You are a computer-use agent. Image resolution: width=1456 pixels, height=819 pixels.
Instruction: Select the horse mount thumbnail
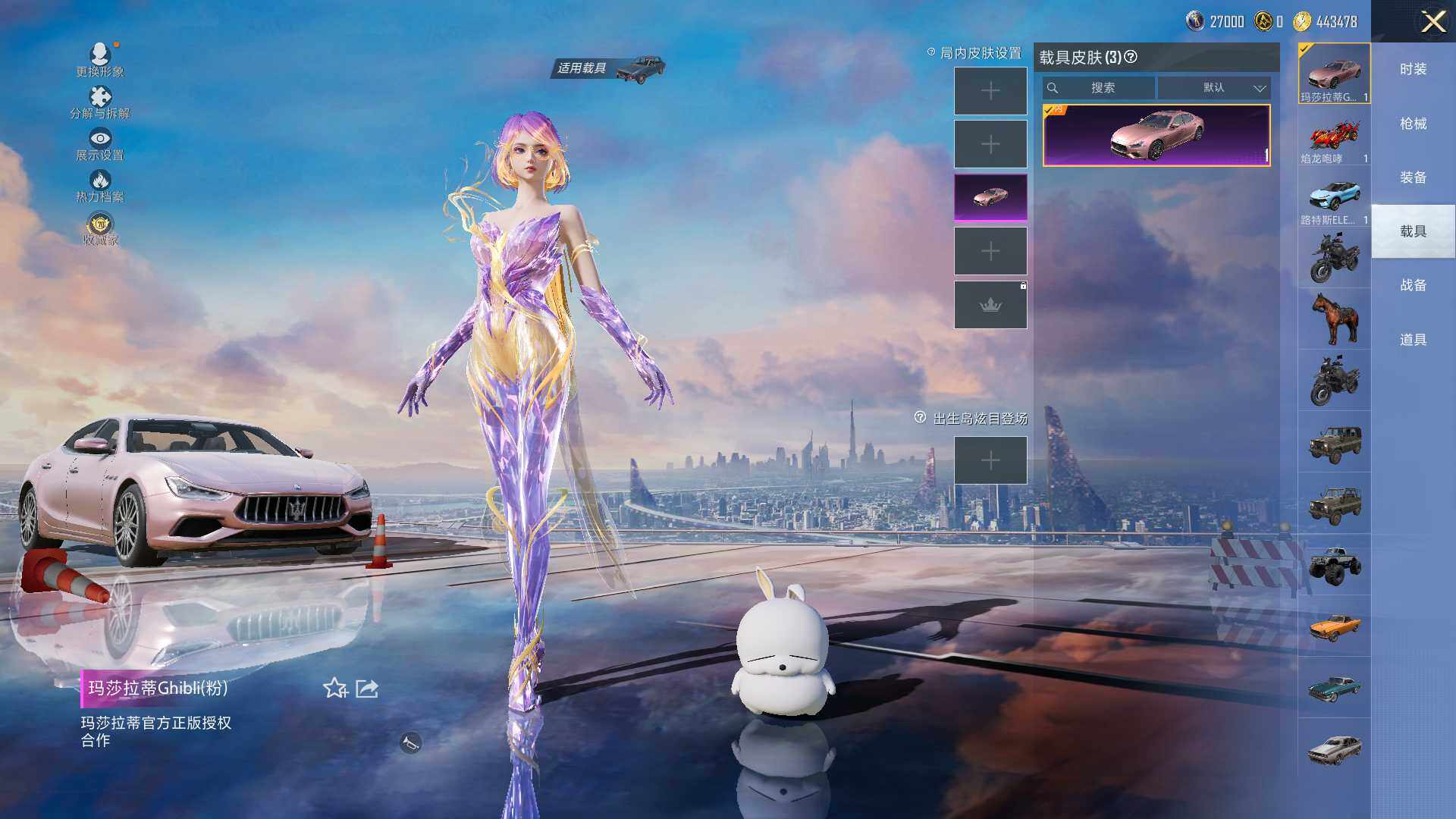[1334, 318]
